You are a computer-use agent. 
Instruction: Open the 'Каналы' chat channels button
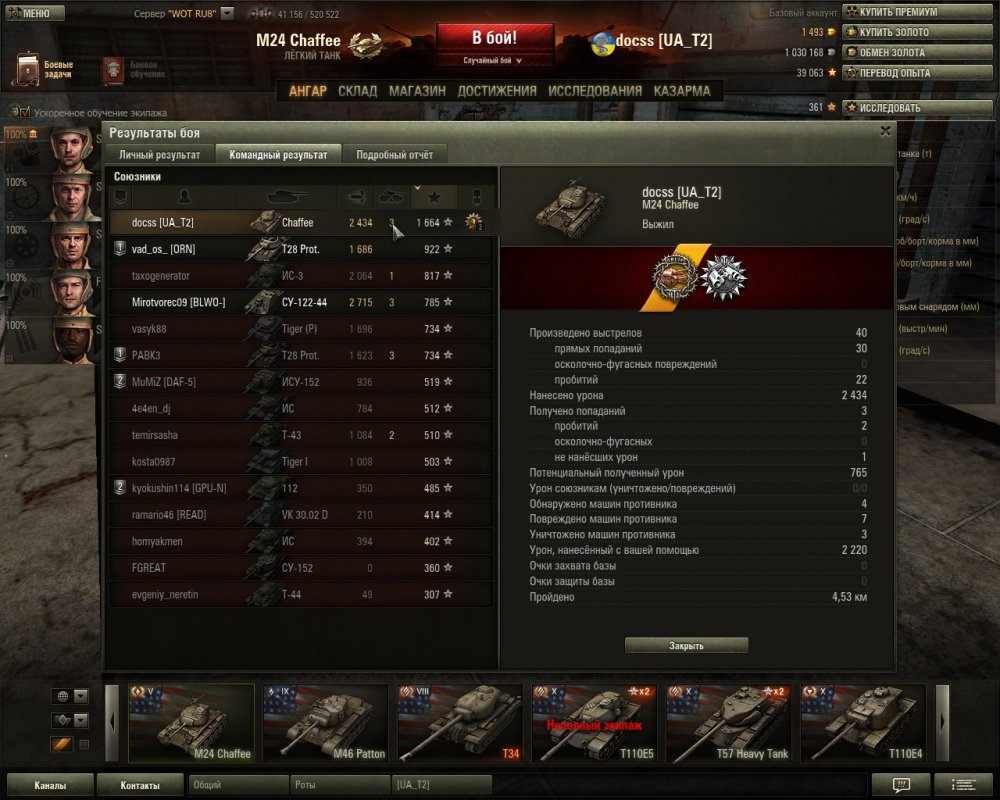(50, 785)
